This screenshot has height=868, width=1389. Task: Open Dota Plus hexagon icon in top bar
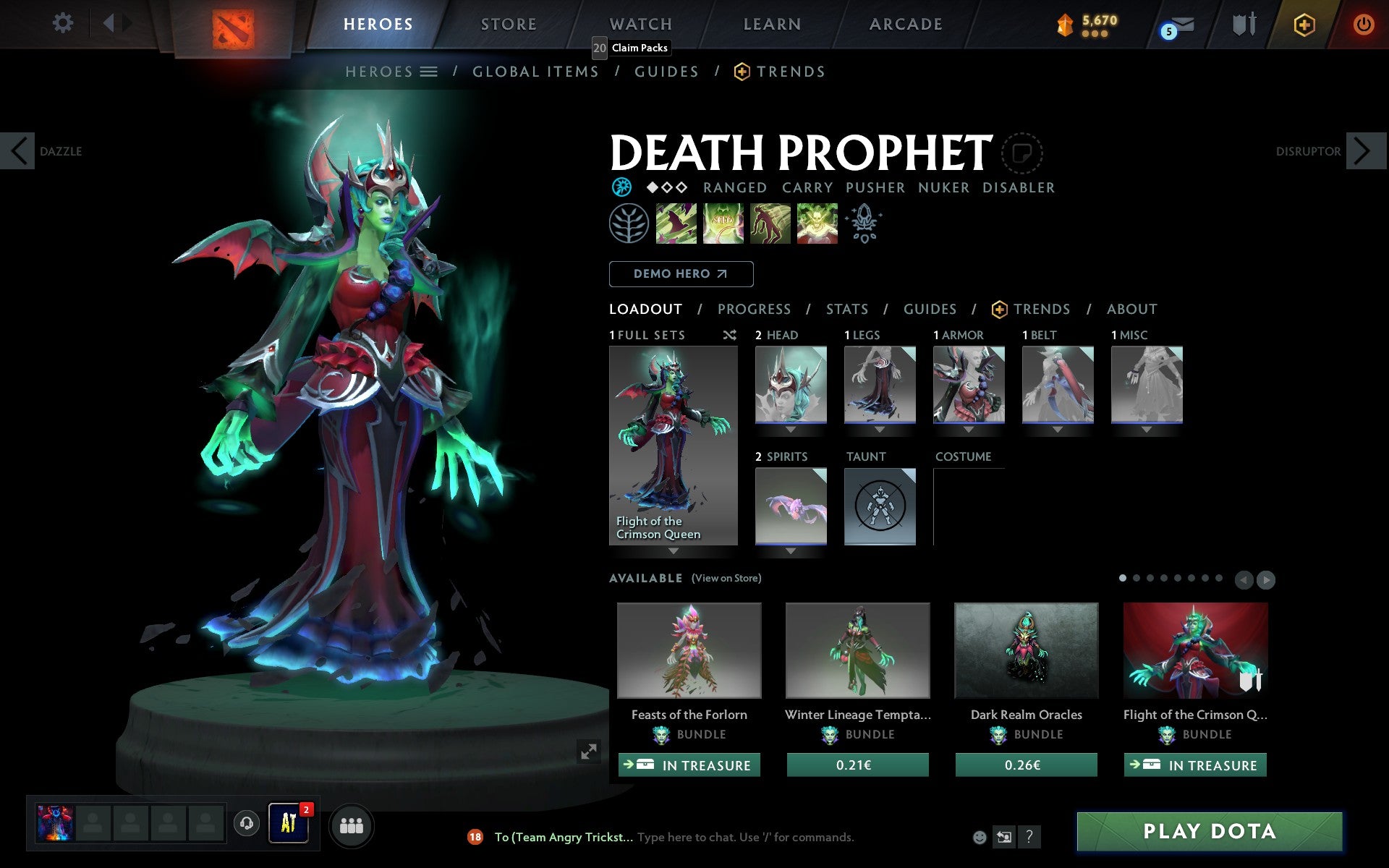pos(1303,24)
